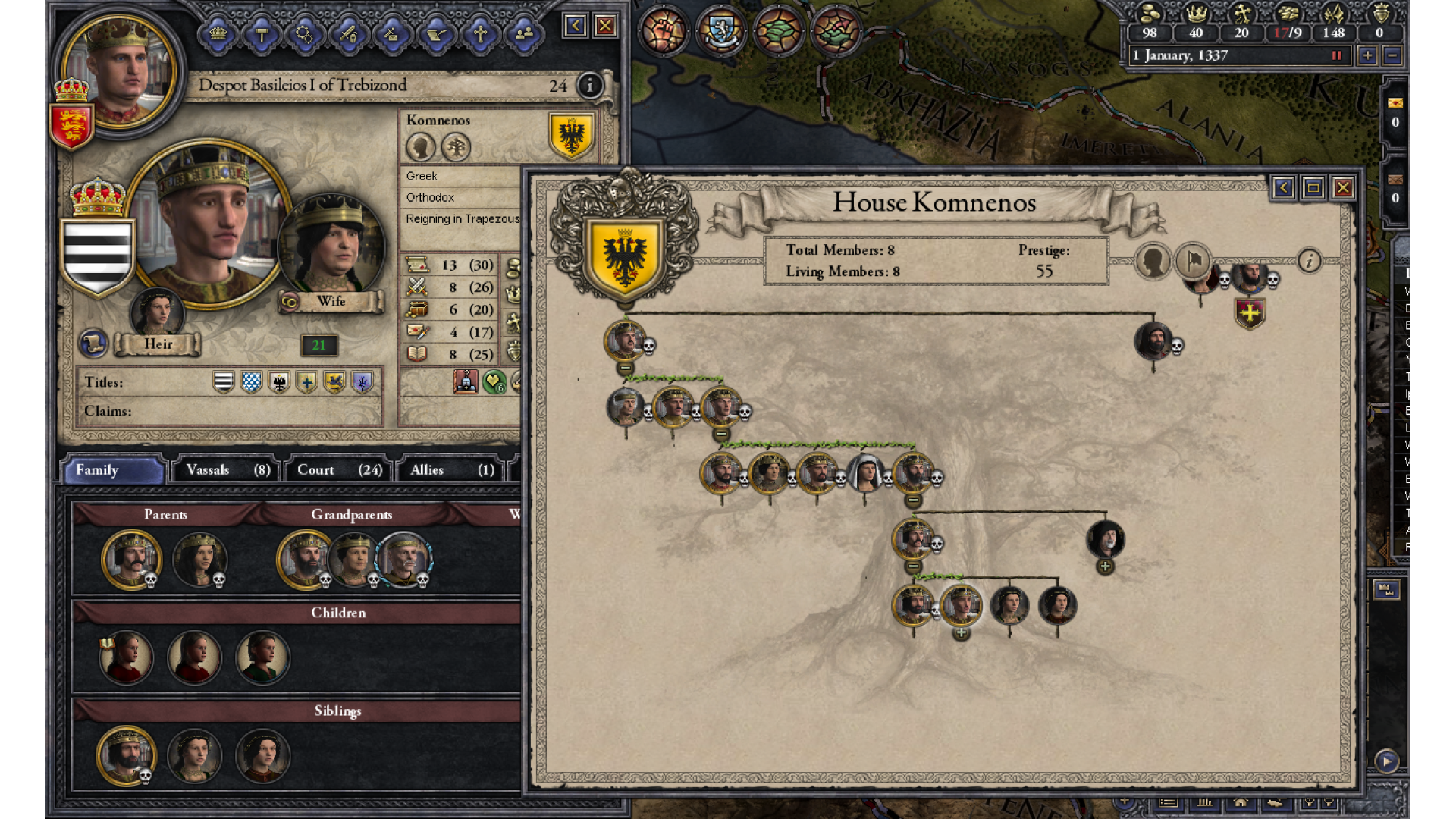Open the Komnenos dynasty shield on character sheet
The width and height of the screenshot is (1456, 819).
[571, 136]
